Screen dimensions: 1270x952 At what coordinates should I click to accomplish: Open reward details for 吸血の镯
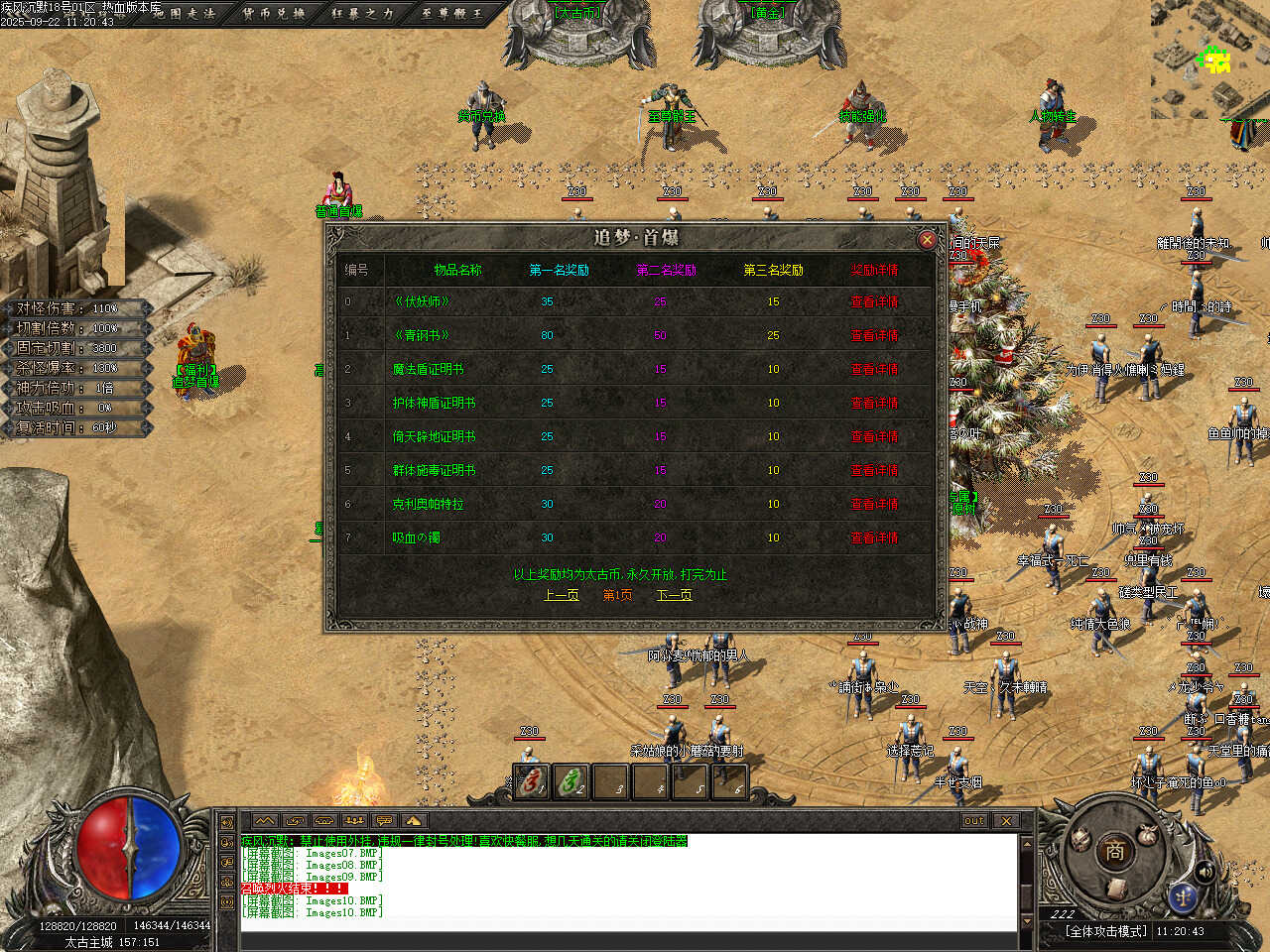point(873,537)
